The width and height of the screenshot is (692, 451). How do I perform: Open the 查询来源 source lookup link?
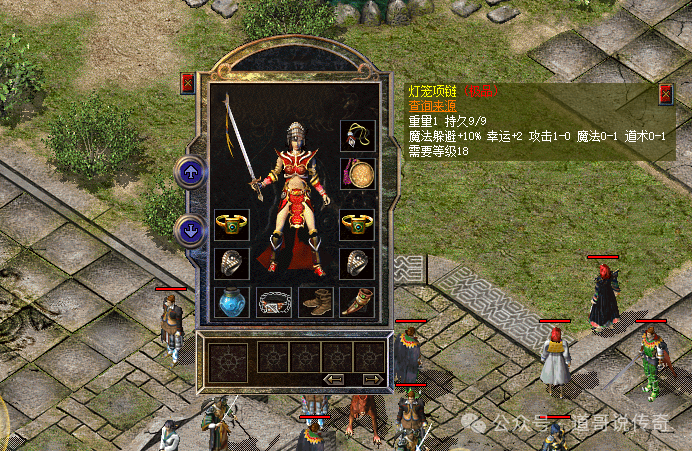[x=431, y=105]
